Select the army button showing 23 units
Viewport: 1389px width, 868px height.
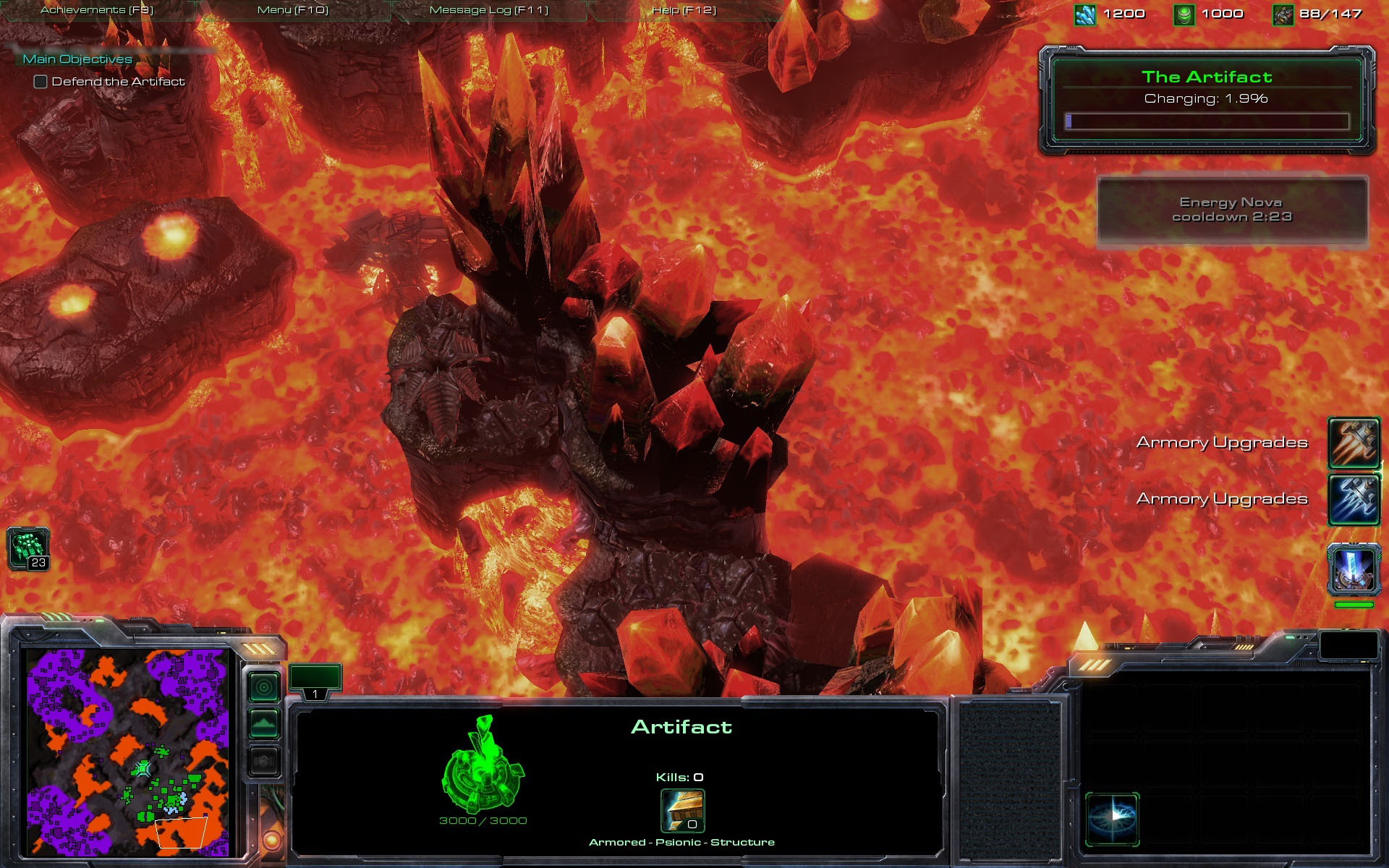coord(28,548)
